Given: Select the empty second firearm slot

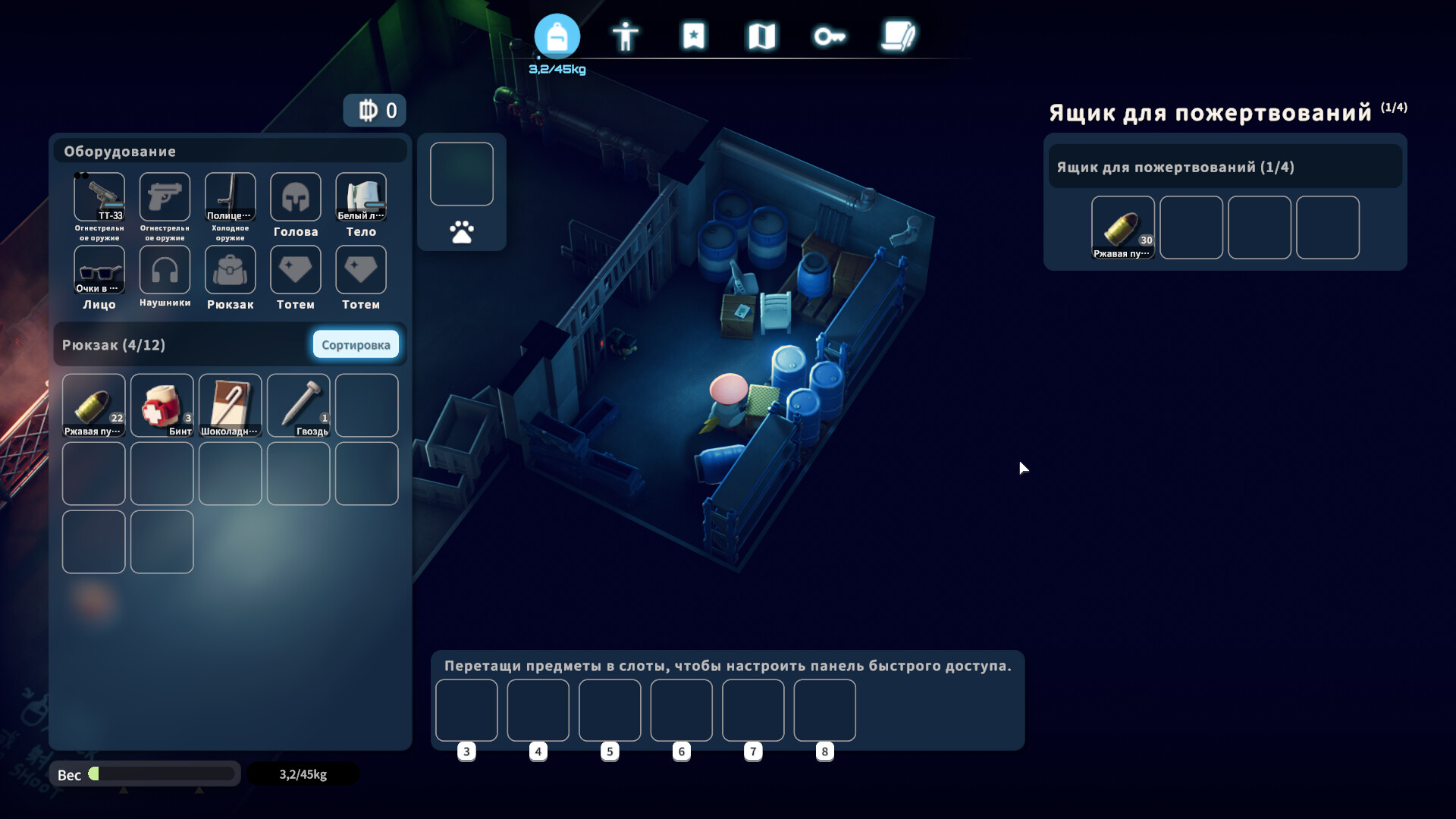Looking at the screenshot, I should tap(165, 197).
